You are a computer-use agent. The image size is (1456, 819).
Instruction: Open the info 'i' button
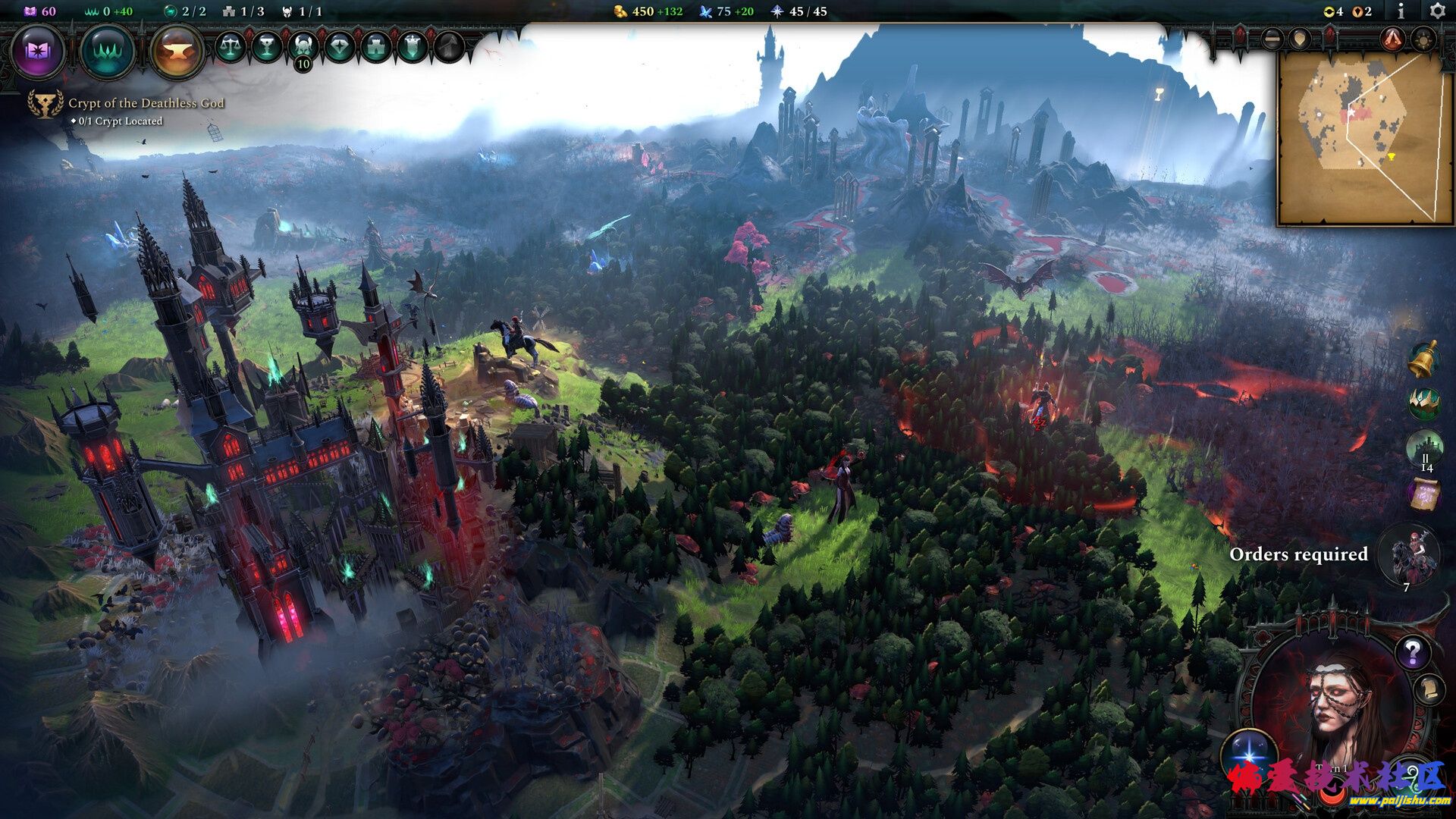(1400, 11)
